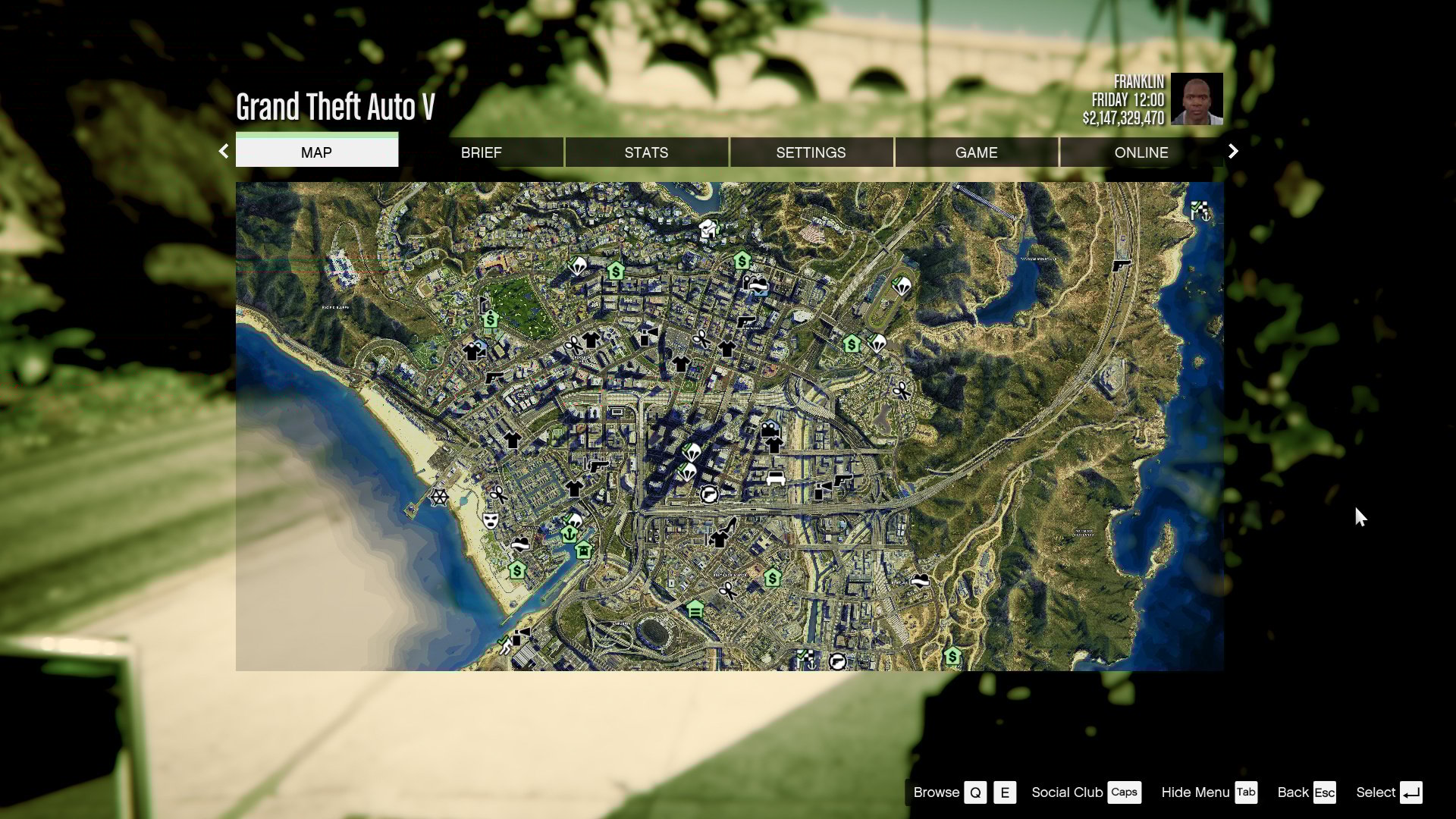Image resolution: width=1456 pixels, height=819 pixels.
Task: Select the GAME tab
Action: 976,152
